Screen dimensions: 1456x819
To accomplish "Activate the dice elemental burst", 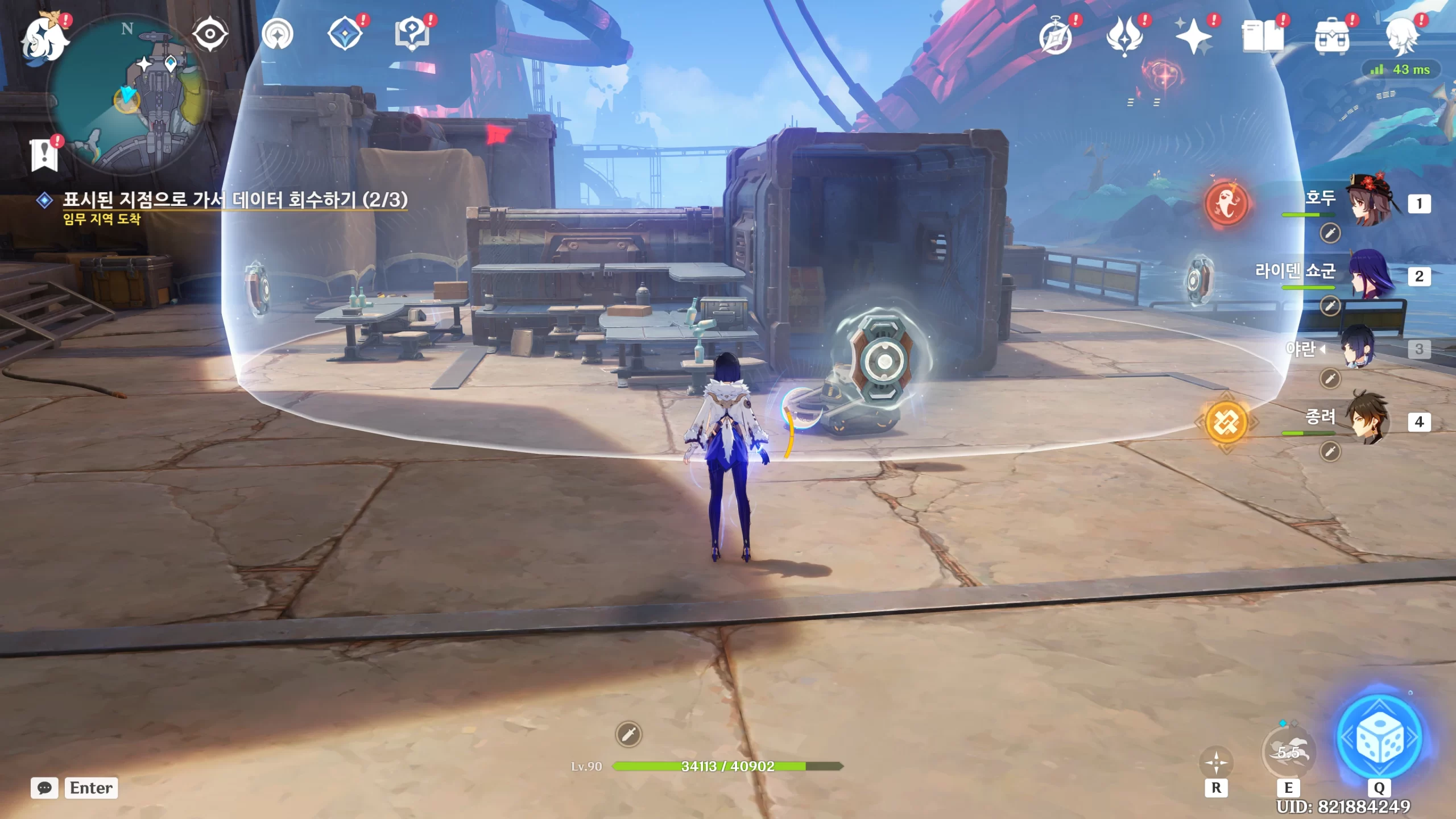I will (x=1379, y=738).
